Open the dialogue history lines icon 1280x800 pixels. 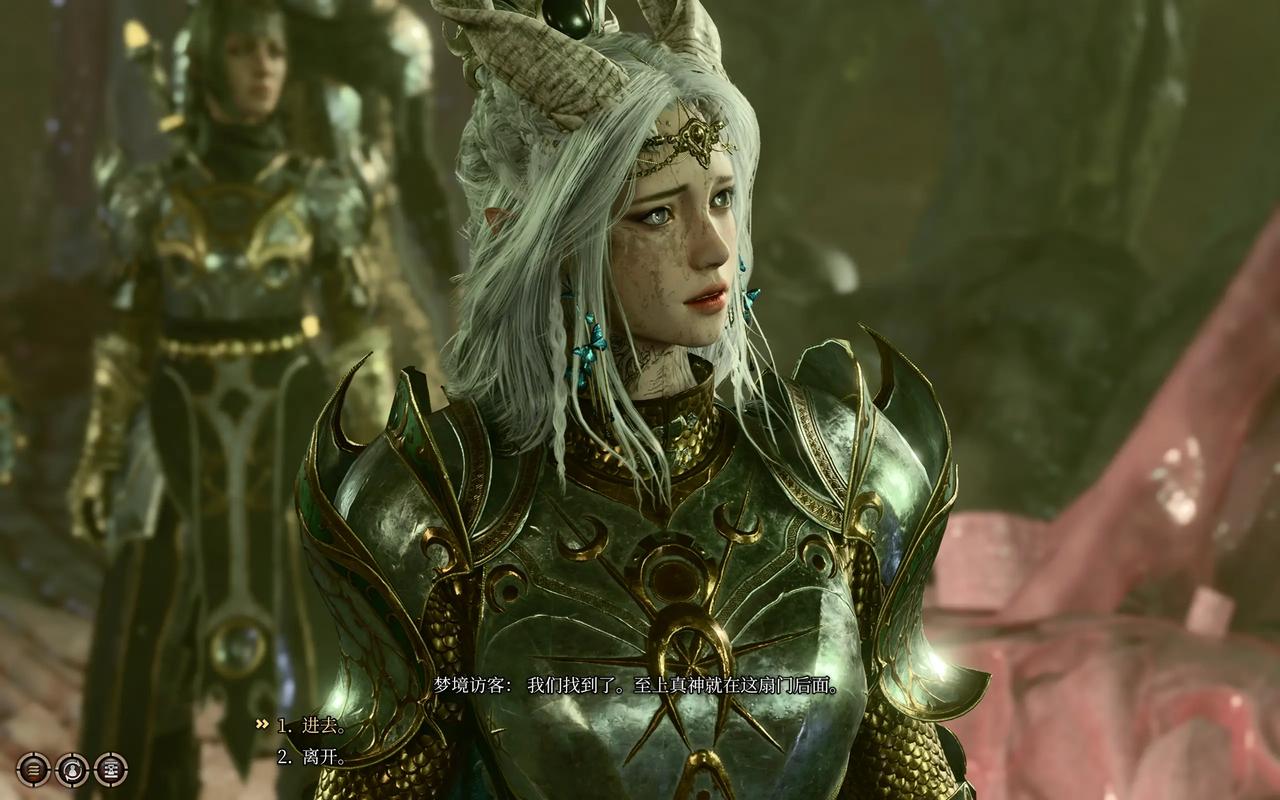pos(33,769)
